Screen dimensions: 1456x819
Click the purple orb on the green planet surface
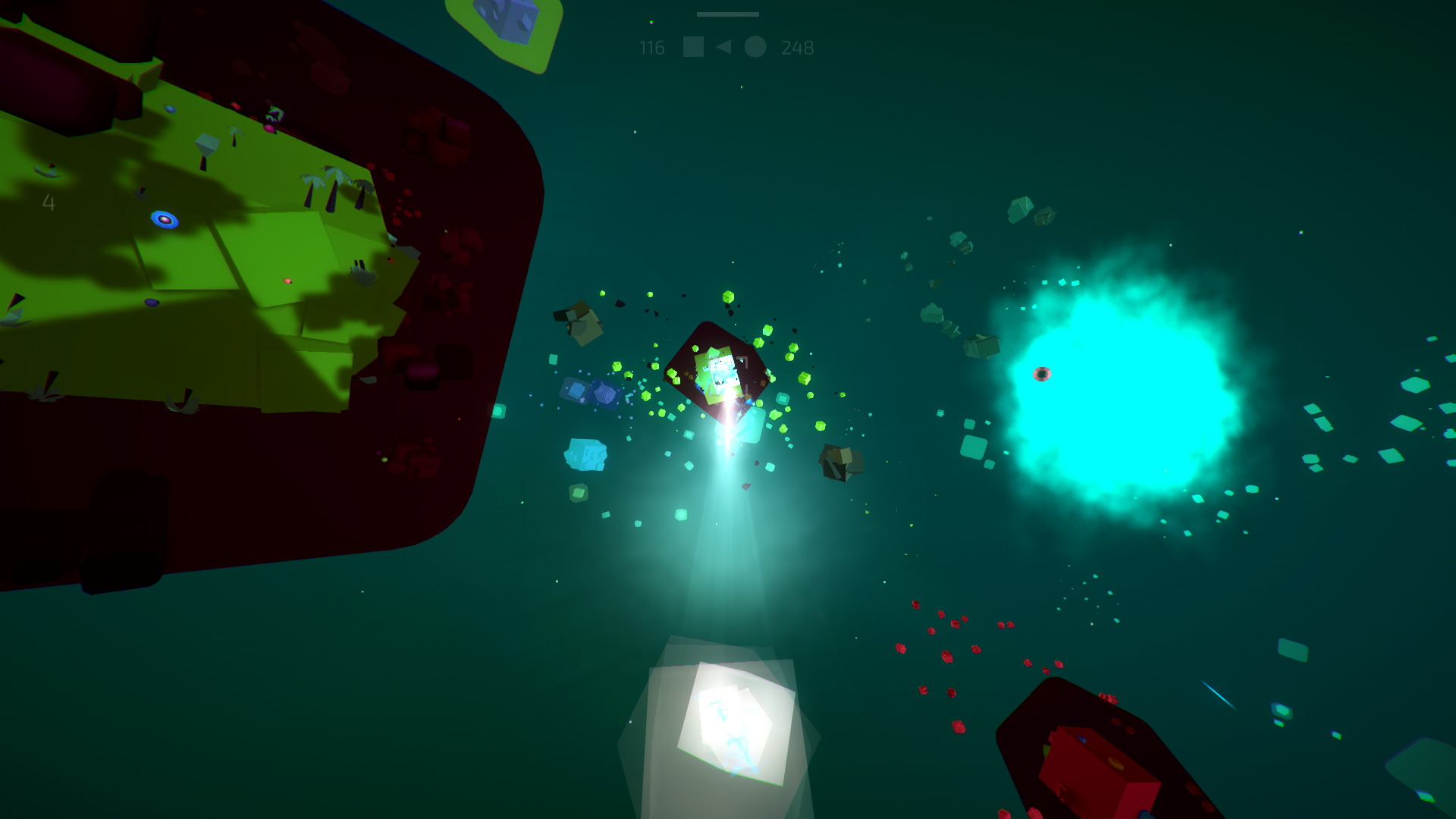152,303
